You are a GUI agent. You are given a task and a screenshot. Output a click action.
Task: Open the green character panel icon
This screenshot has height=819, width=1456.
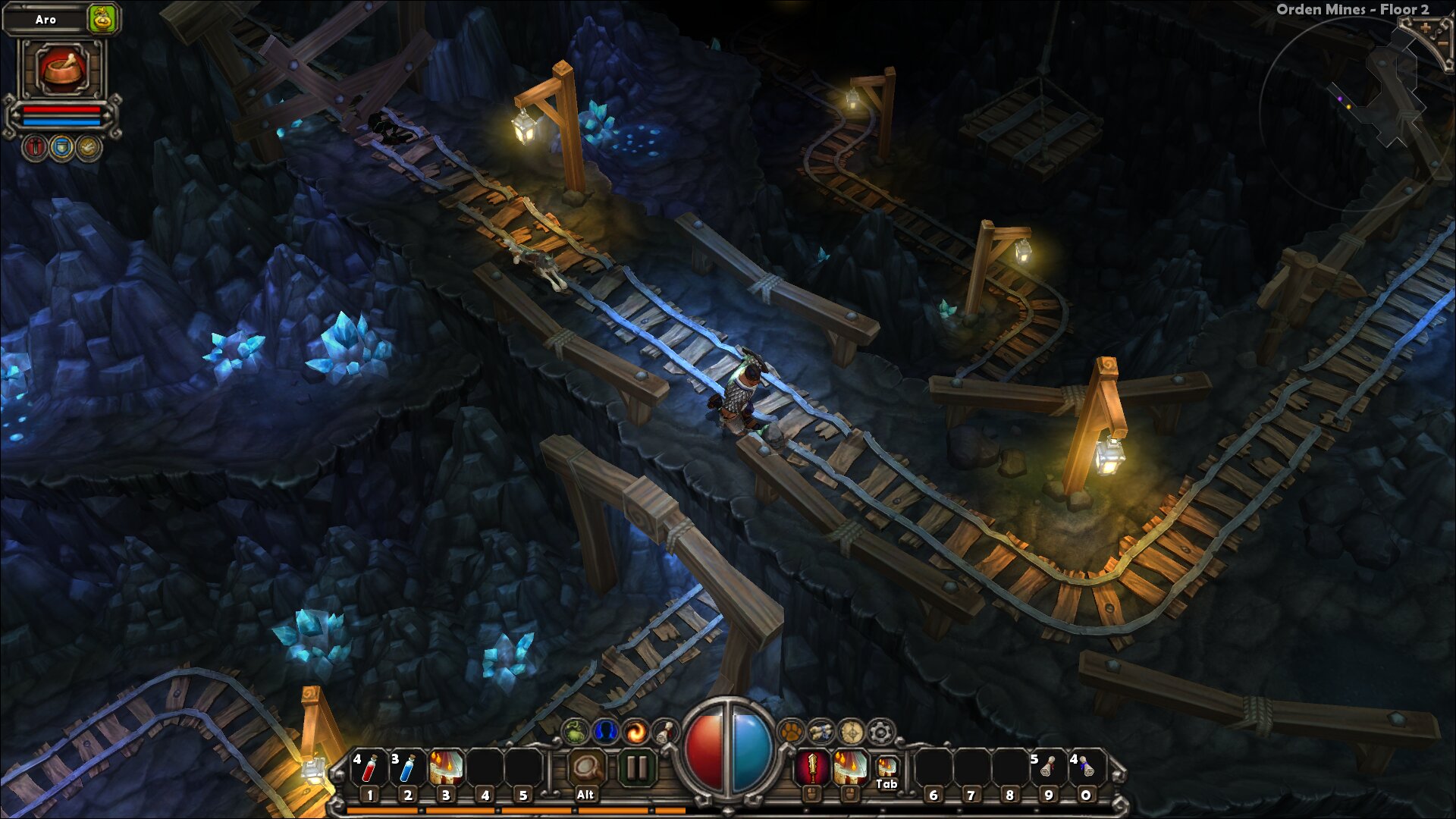575,732
